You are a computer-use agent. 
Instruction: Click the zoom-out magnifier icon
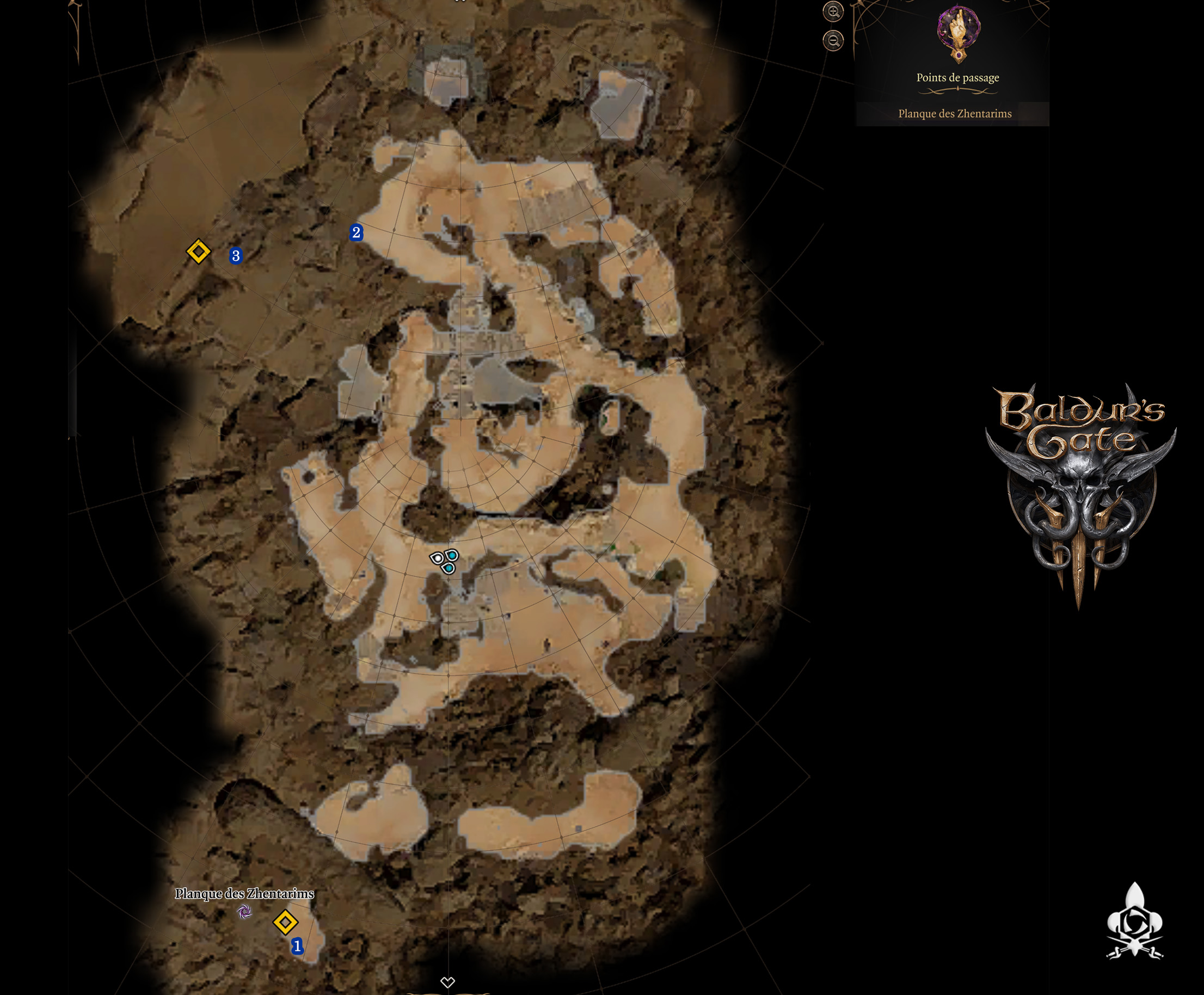click(834, 40)
